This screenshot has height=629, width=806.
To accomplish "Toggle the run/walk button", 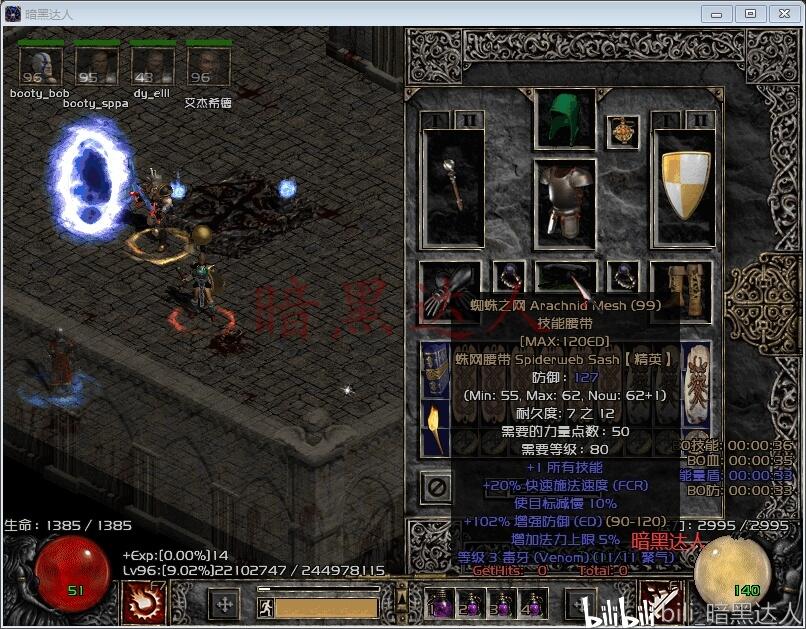I will (266, 605).
